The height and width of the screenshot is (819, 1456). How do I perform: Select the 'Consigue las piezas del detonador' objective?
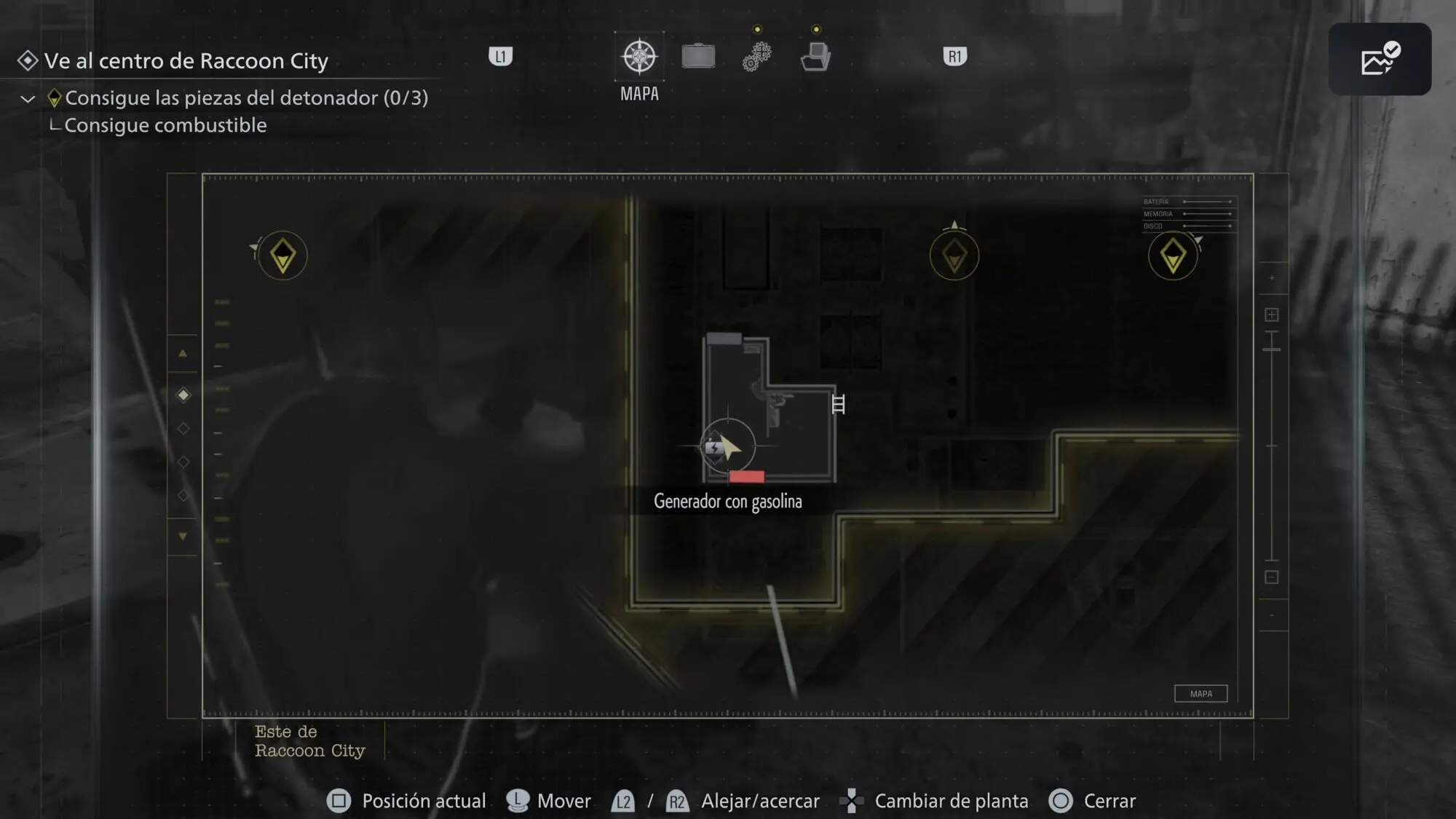click(x=246, y=98)
